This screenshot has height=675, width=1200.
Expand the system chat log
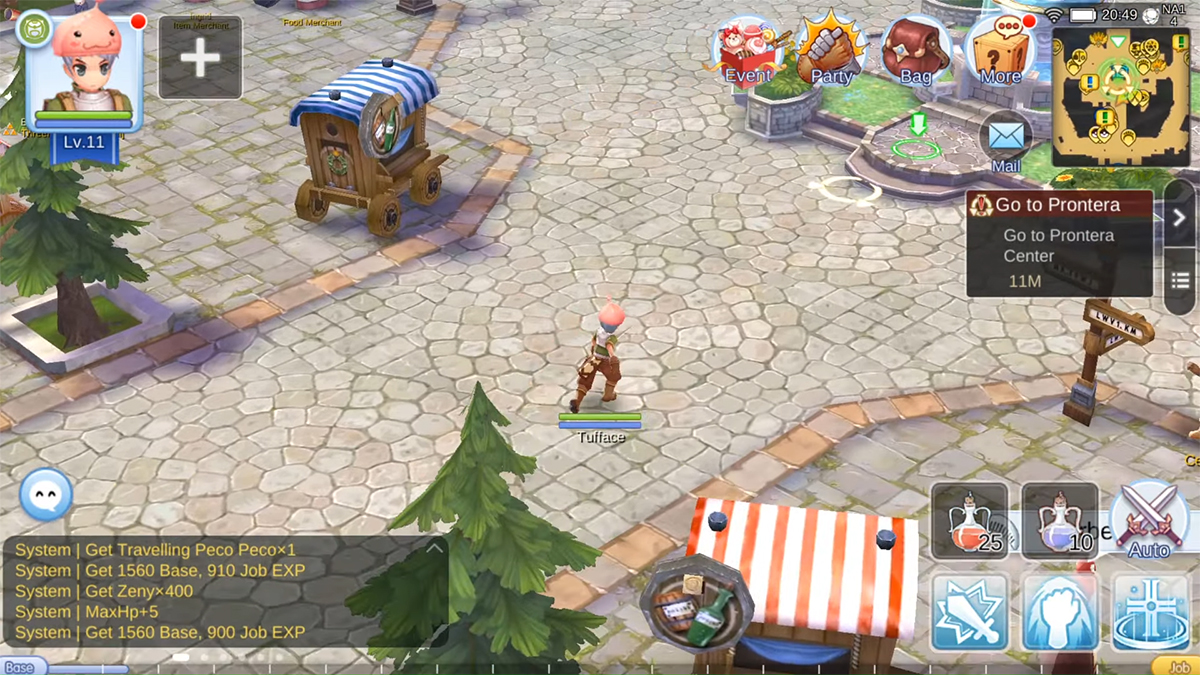434,548
